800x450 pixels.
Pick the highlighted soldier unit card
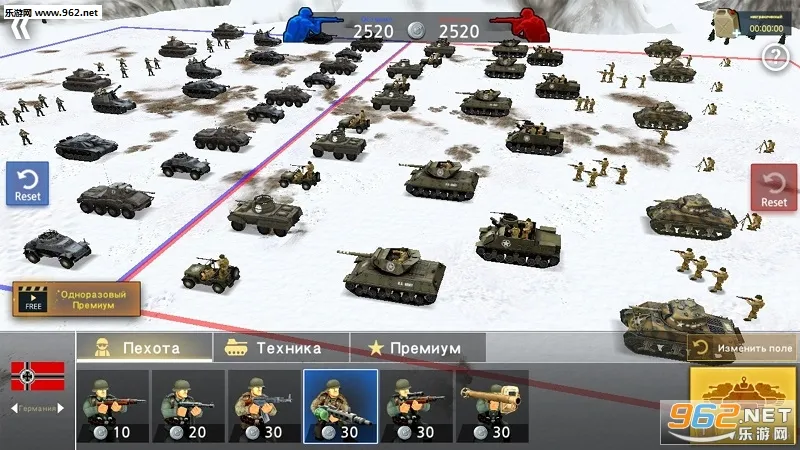pos(340,407)
